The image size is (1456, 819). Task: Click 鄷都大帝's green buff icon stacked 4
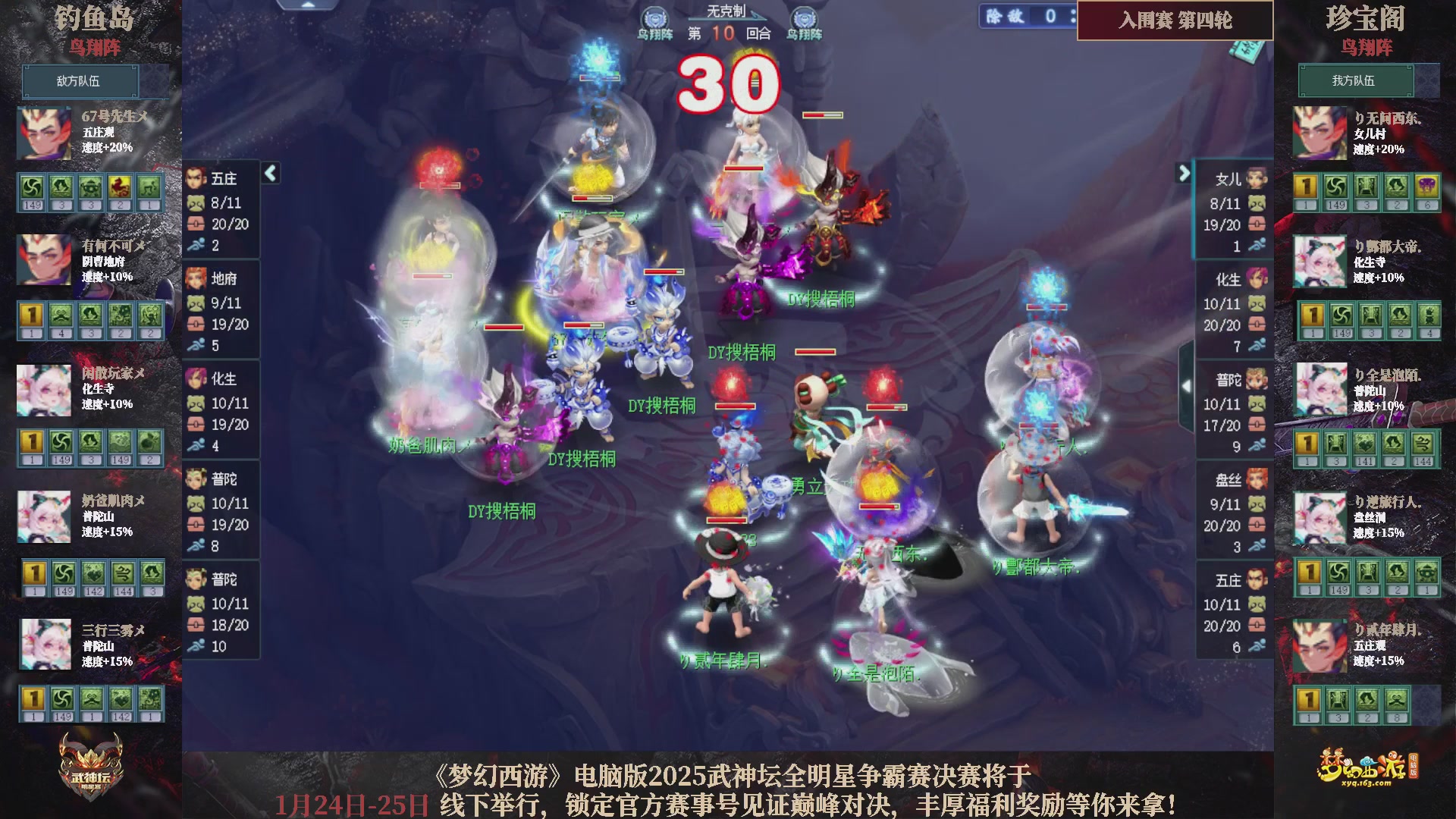[1429, 315]
